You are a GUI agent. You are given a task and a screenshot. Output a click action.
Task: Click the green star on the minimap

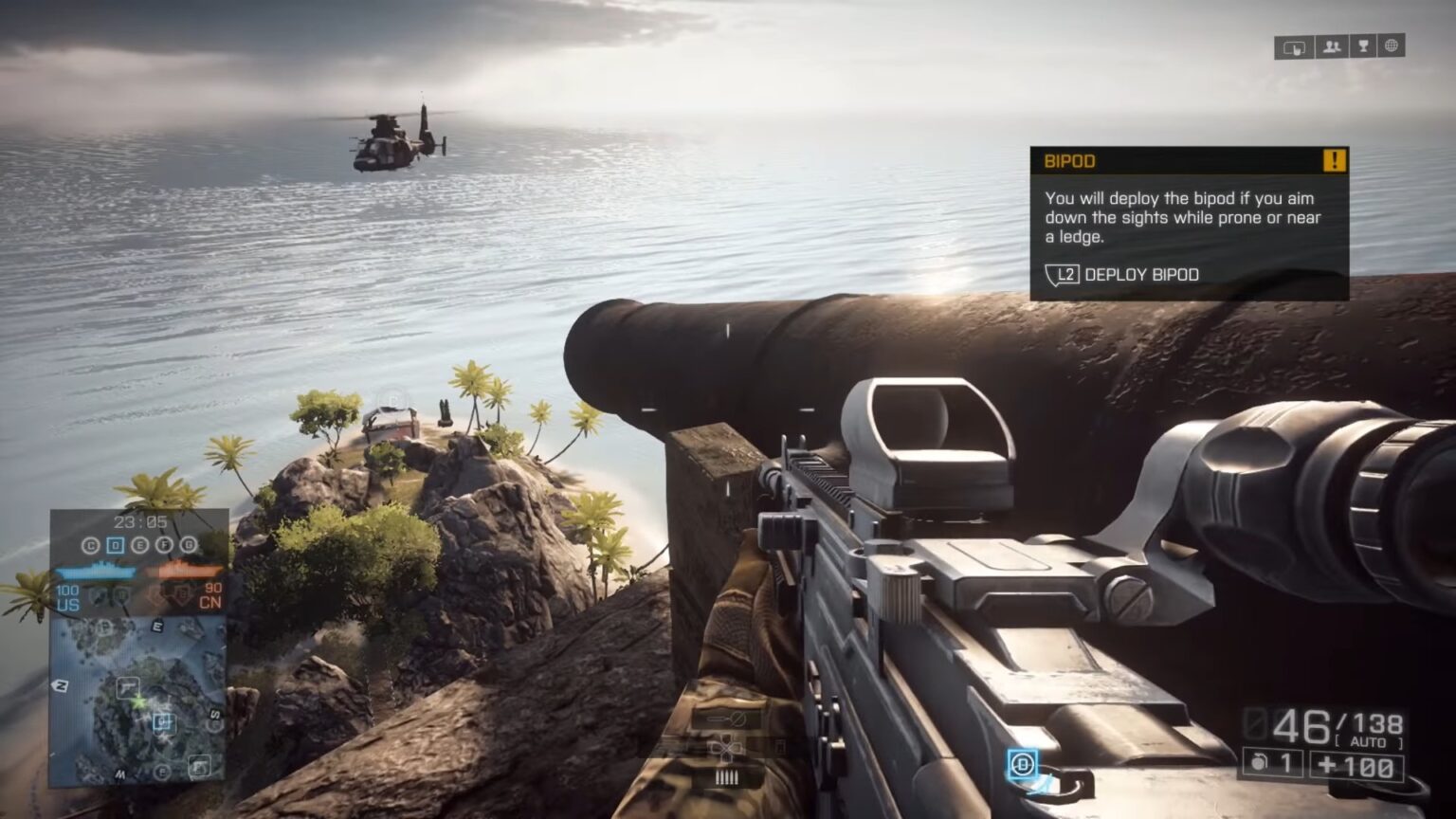click(x=138, y=701)
